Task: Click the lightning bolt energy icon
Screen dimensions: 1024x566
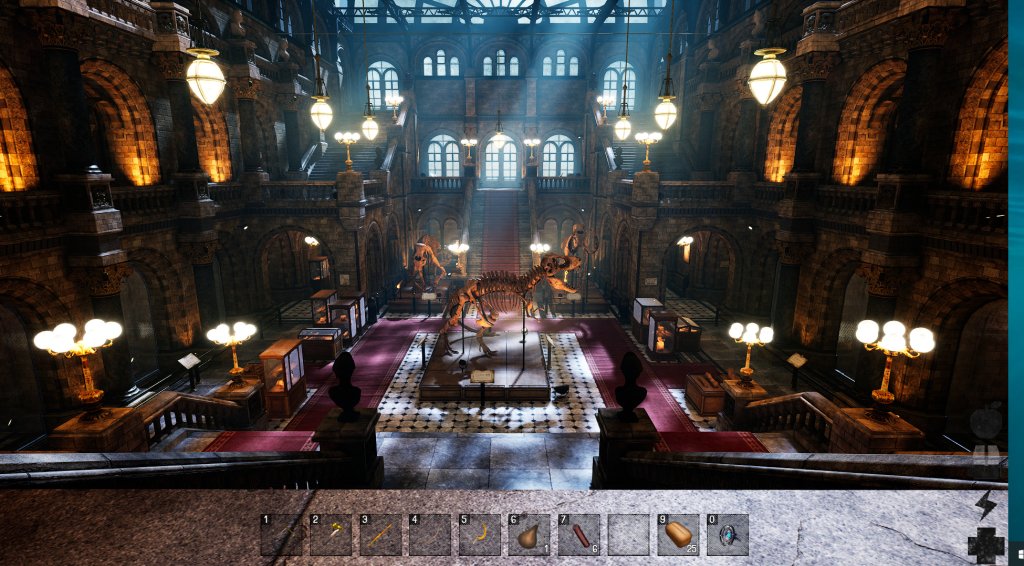Action: 985,504
